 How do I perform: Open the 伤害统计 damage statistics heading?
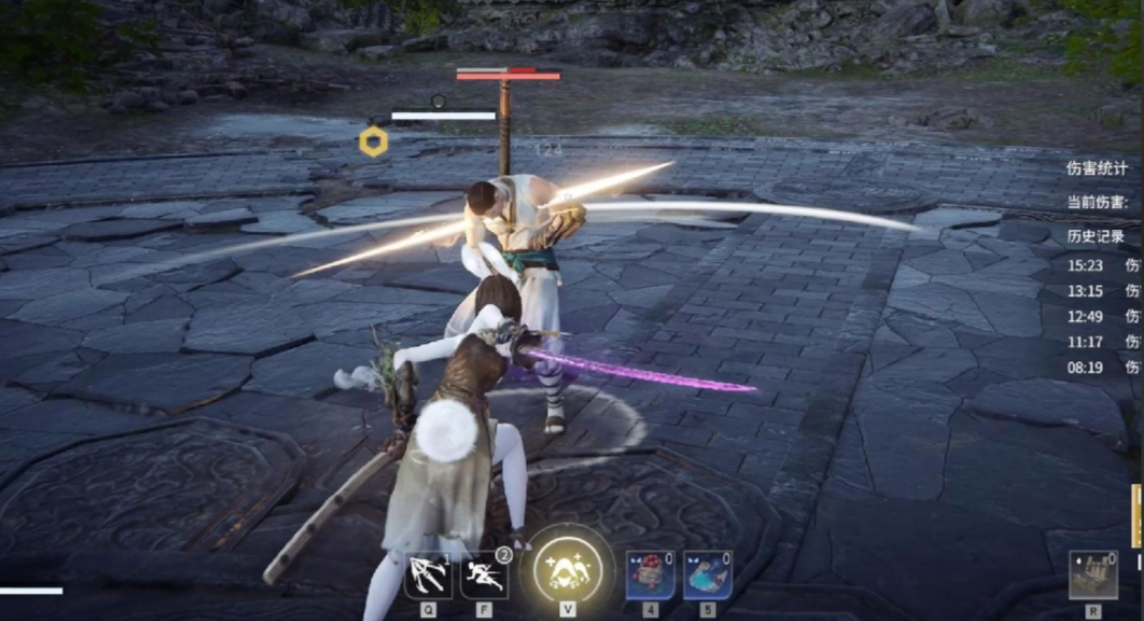(1097, 169)
